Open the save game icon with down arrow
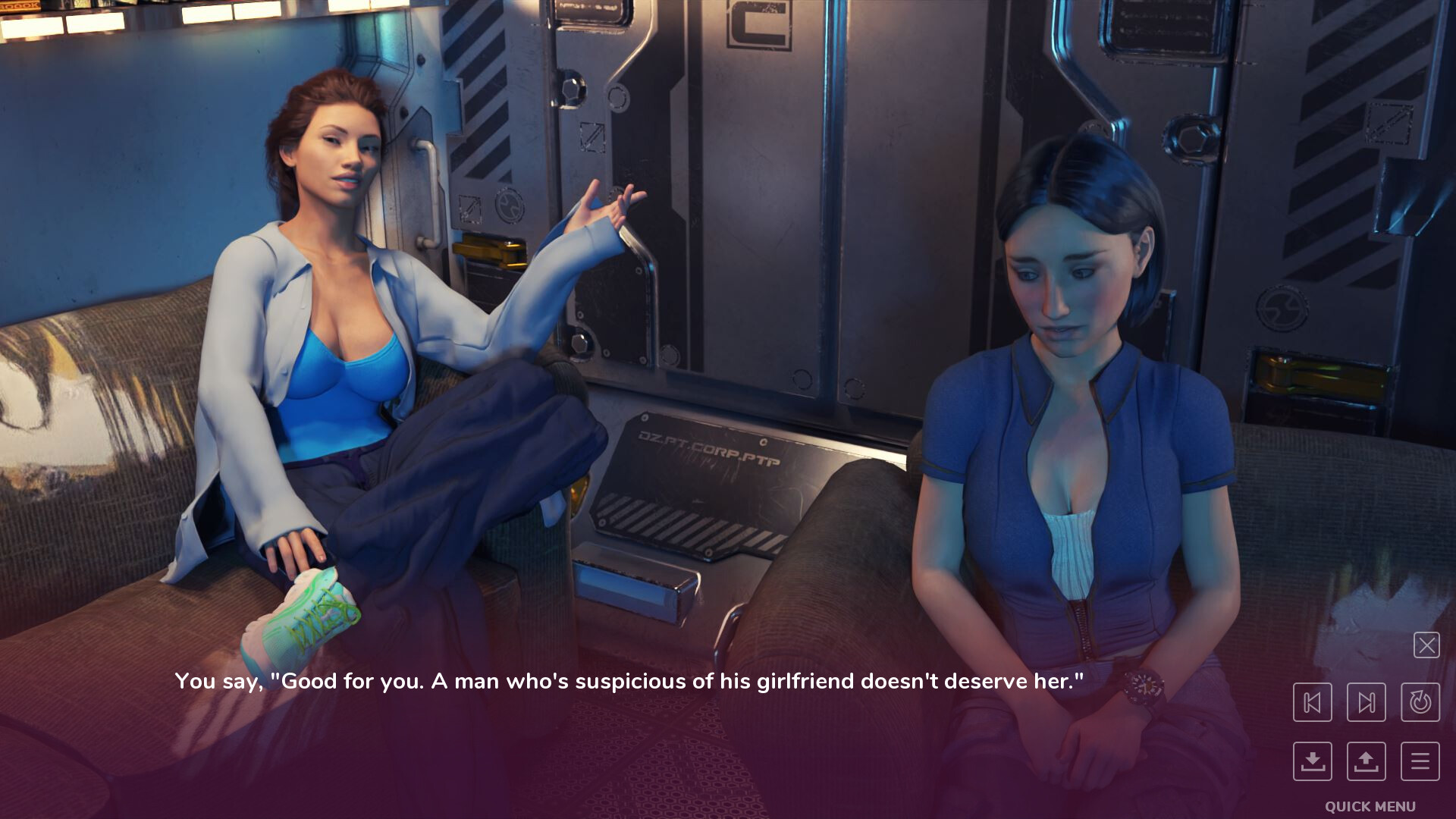This screenshot has width=1456, height=819. (1312, 761)
